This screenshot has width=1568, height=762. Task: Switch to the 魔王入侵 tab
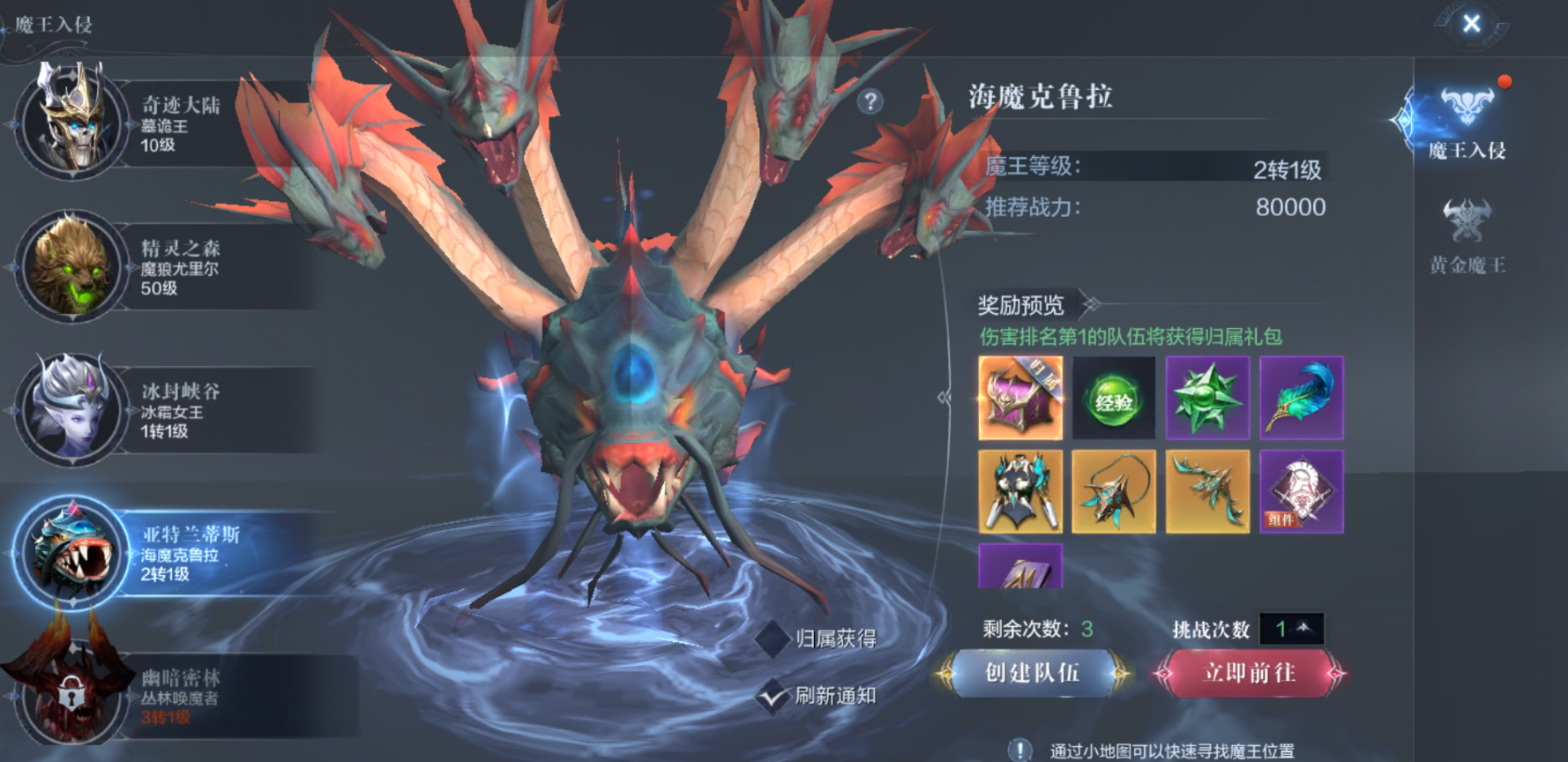(x=1467, y=123)
